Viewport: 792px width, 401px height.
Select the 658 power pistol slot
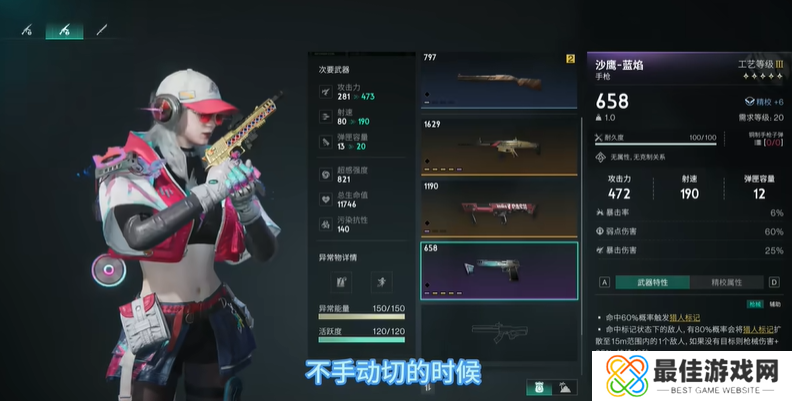click(x=498, y=271)
